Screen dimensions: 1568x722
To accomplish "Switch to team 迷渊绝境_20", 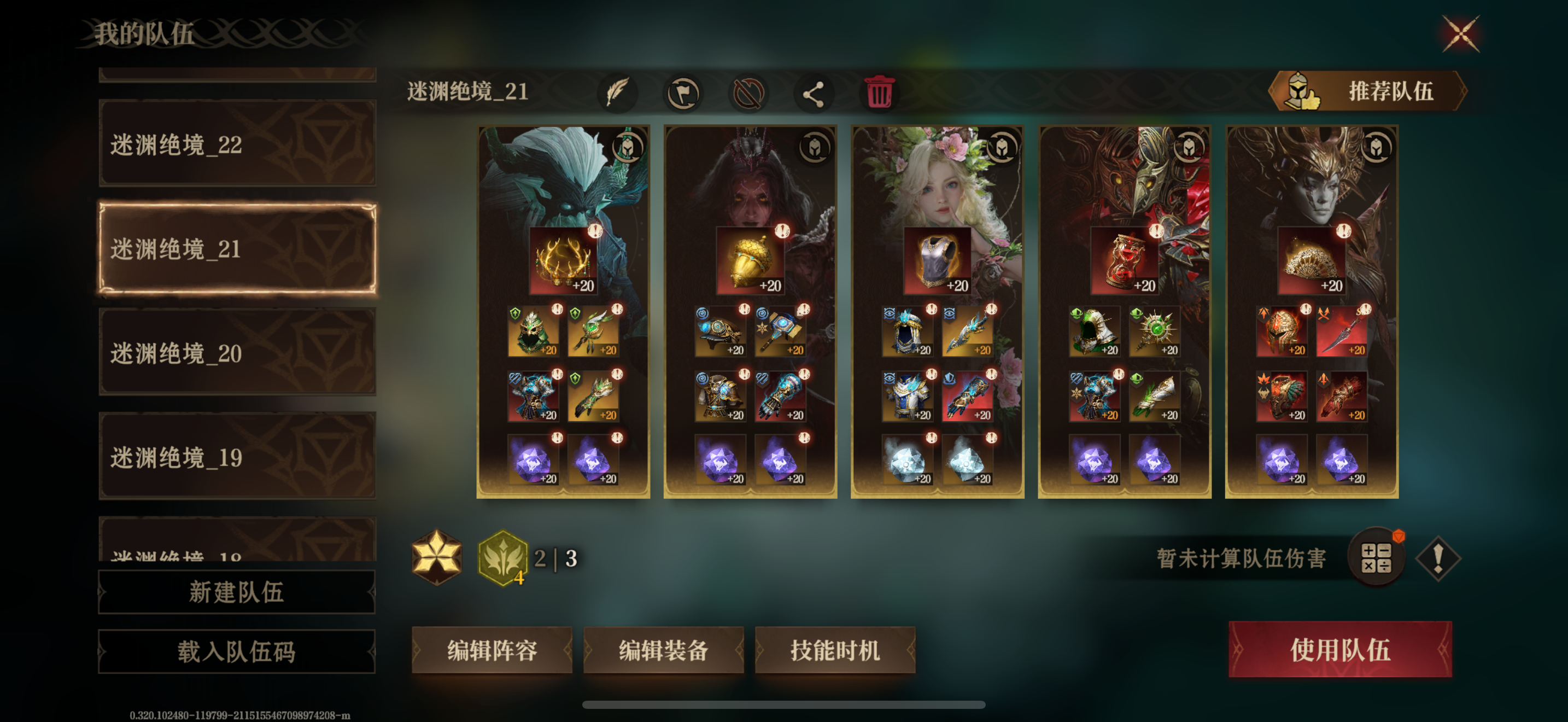I will (x=237, y=352).
